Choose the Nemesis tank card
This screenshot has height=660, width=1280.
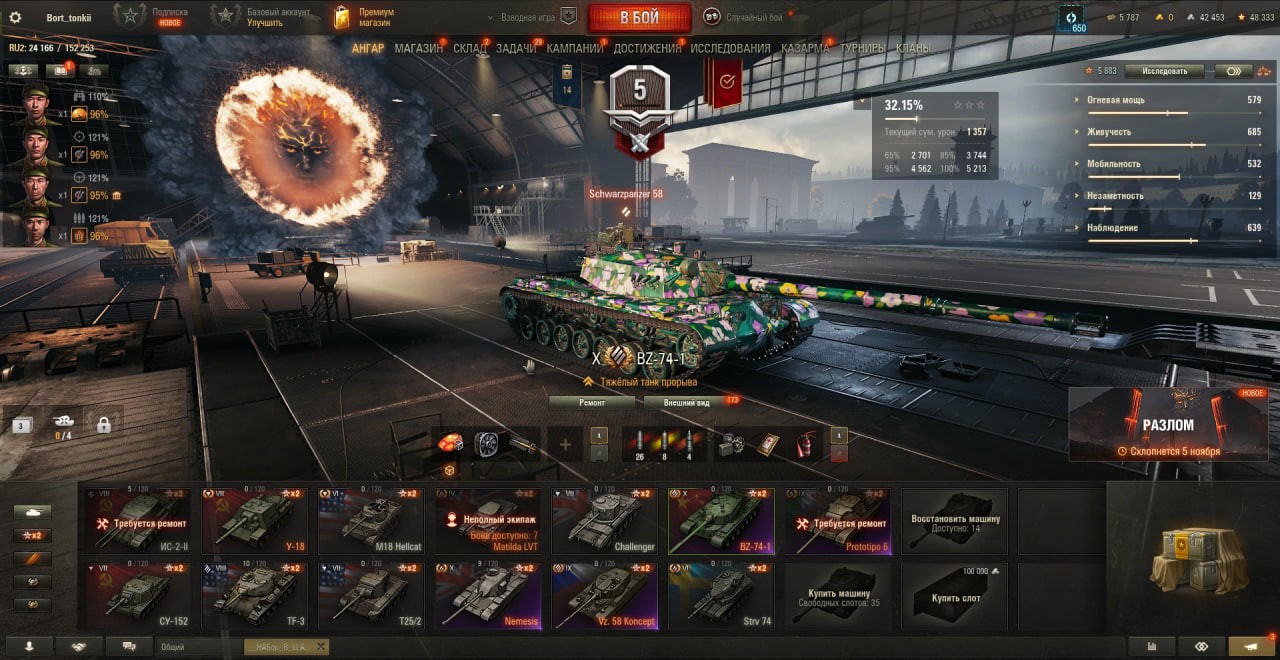(488, 595)
